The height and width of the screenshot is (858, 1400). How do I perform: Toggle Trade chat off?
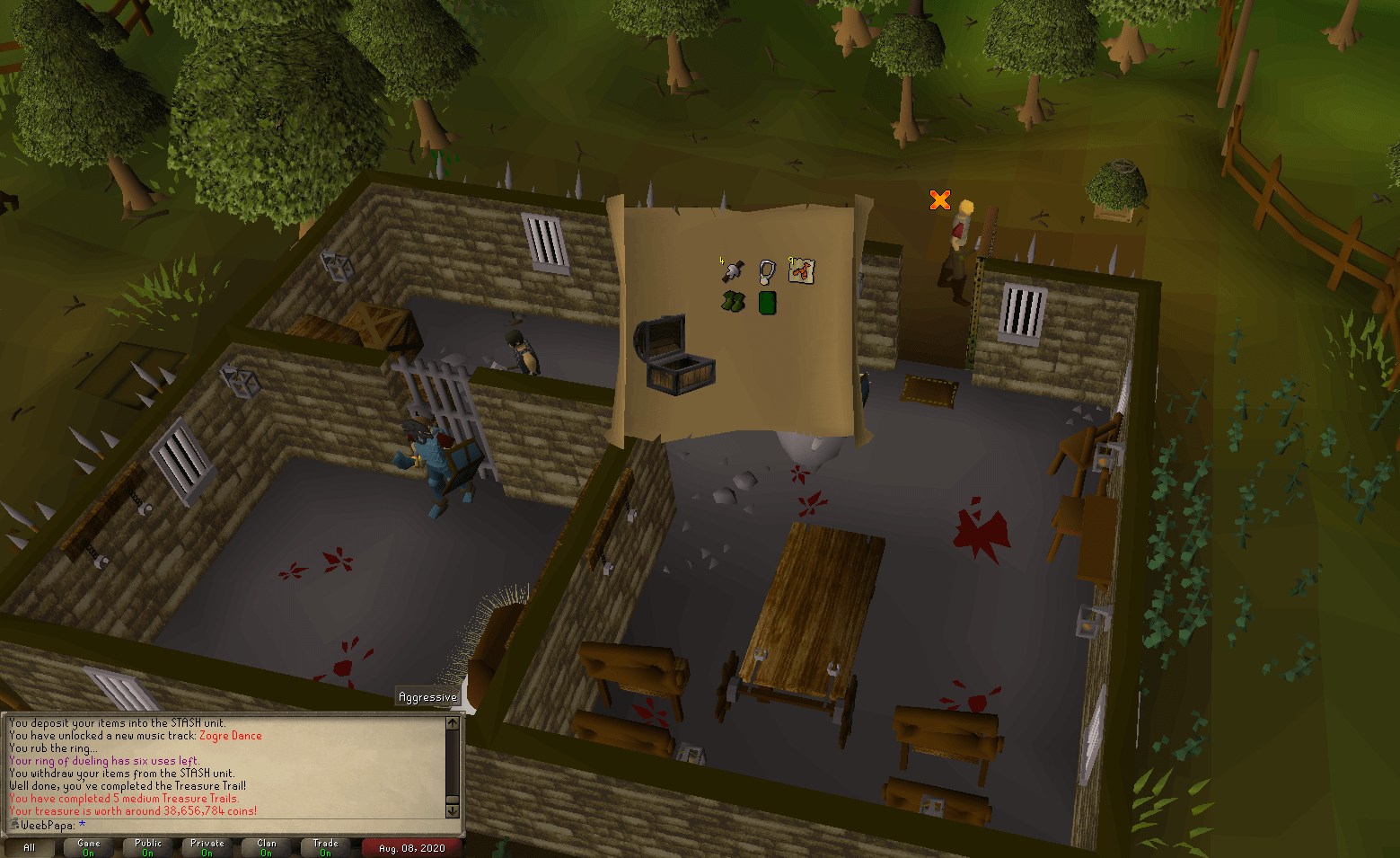point(324,847)
